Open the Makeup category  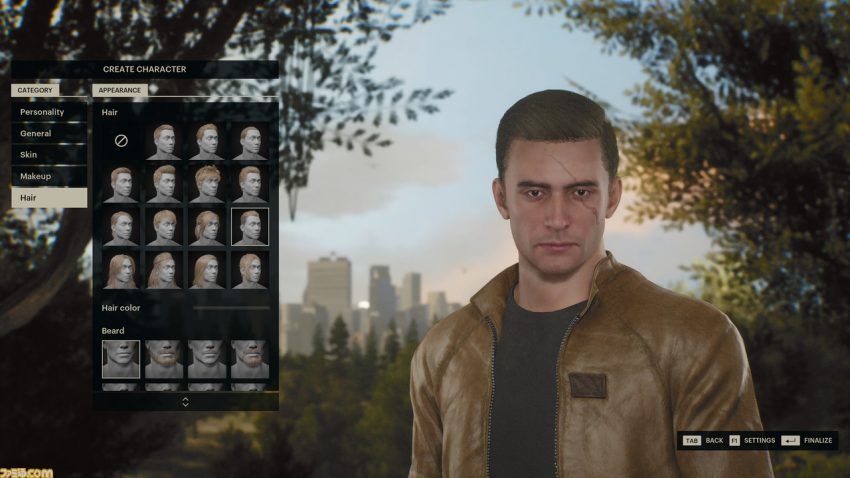[49, 176]
